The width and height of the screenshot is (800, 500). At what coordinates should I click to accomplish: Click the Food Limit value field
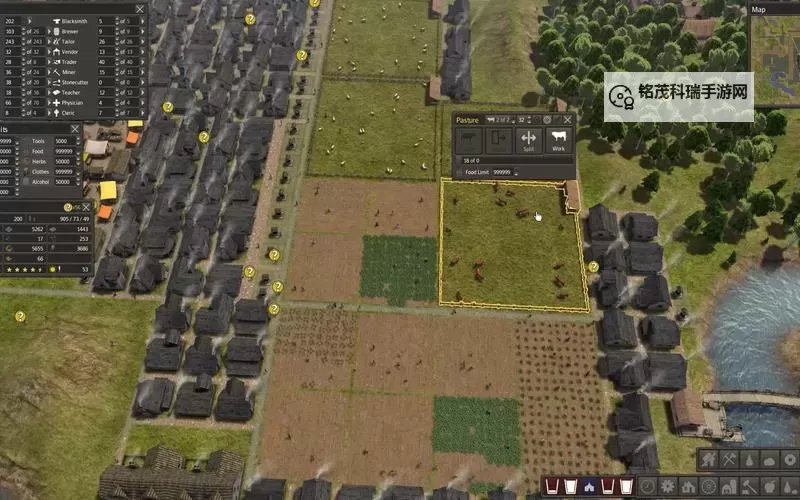(501, 172)
